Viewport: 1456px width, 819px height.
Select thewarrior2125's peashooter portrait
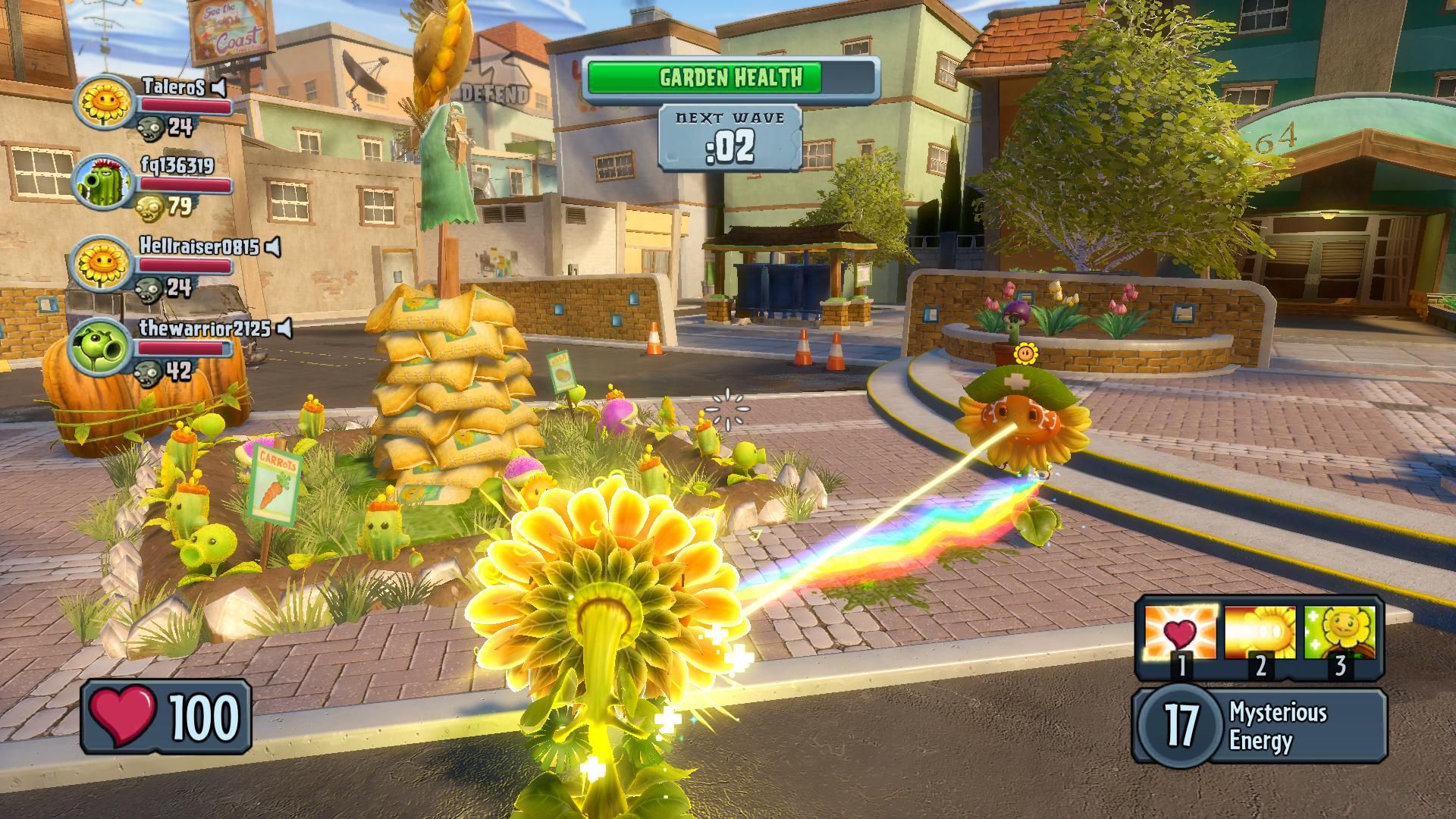coord(101,347)
